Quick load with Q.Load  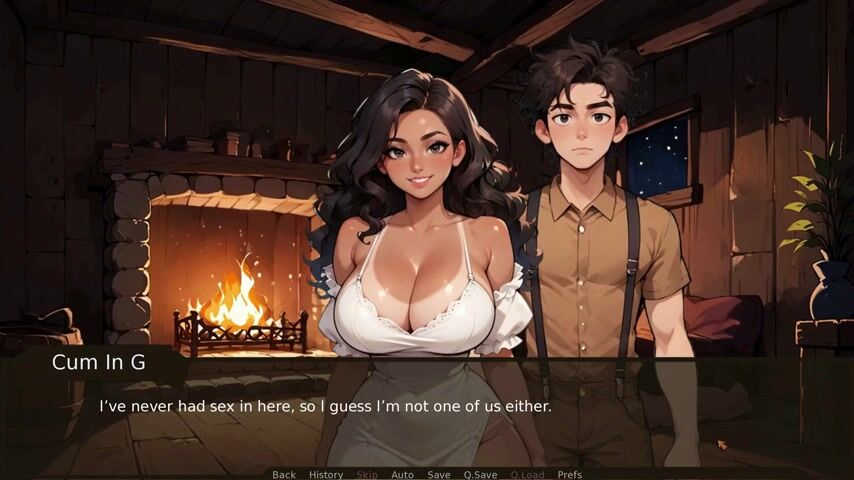coord(527,474)
